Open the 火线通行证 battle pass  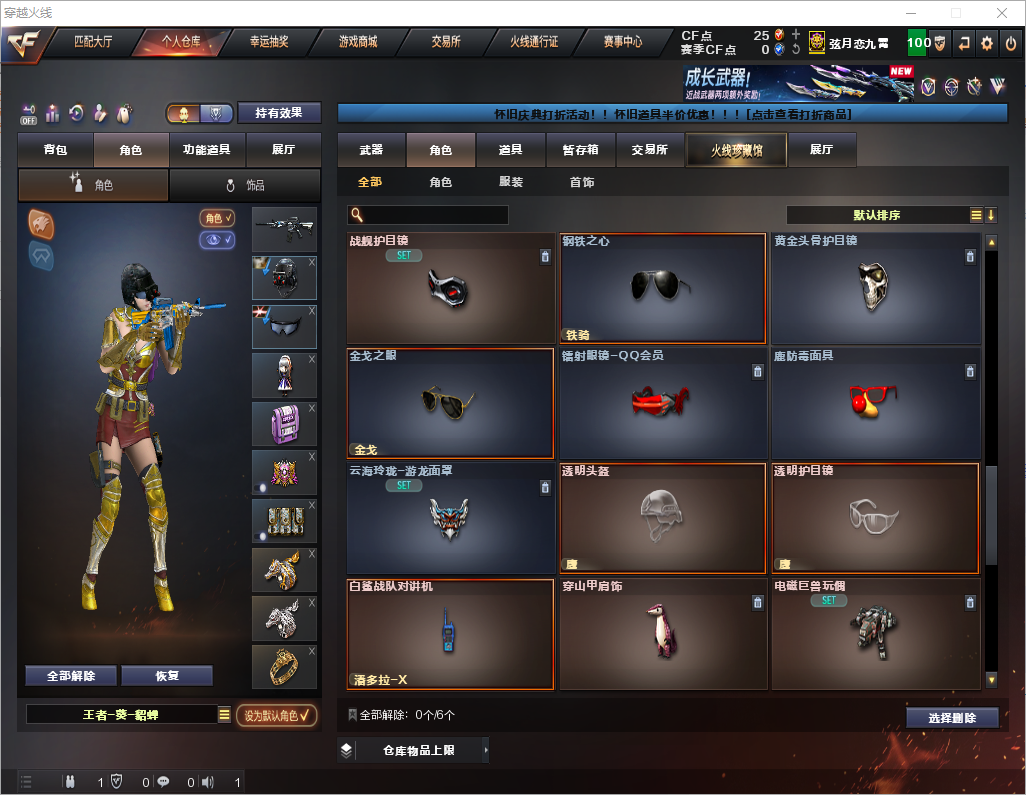pyautogui.click(x=534, y=42)
